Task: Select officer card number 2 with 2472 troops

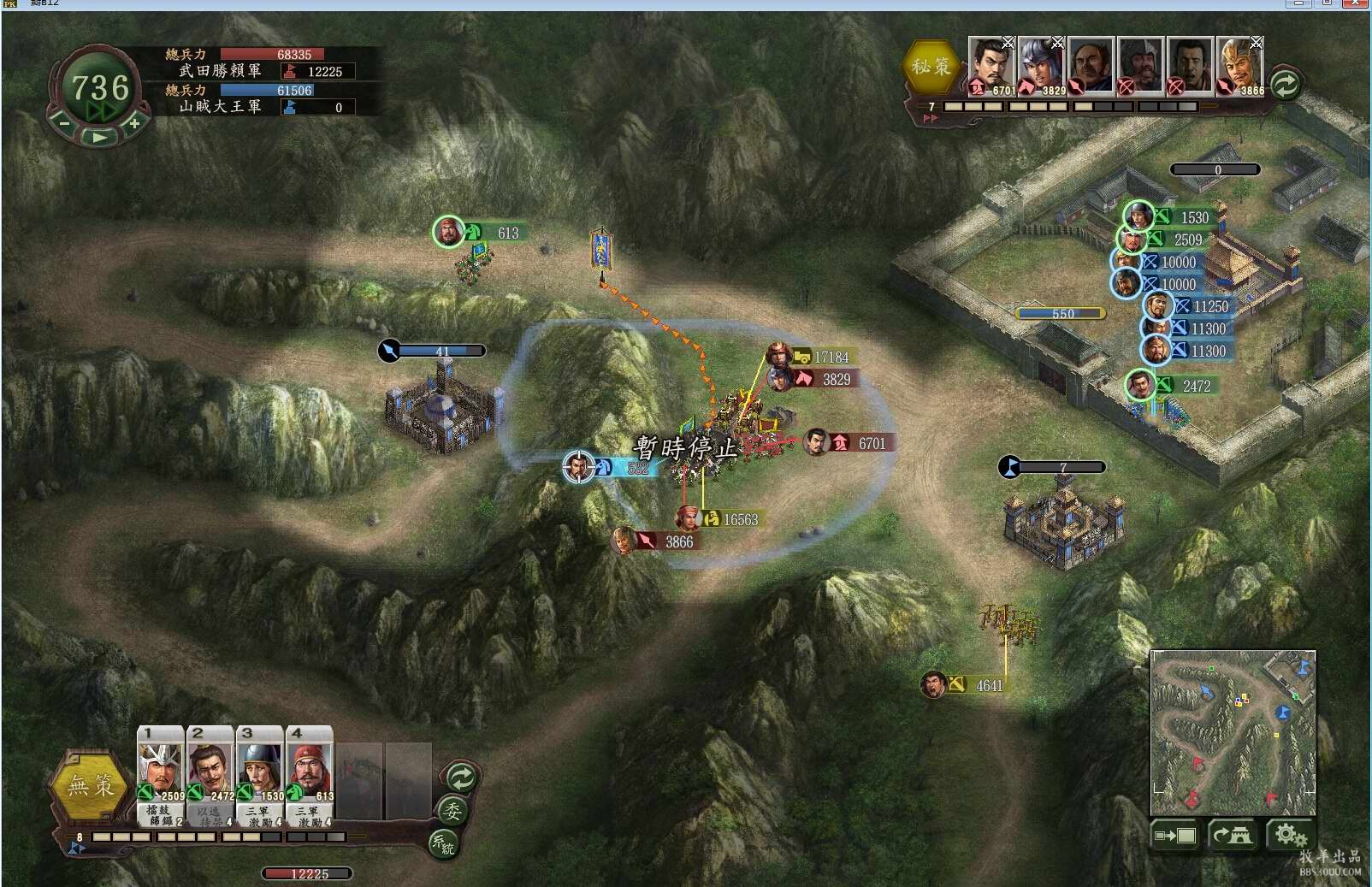Action: [210, 768]
